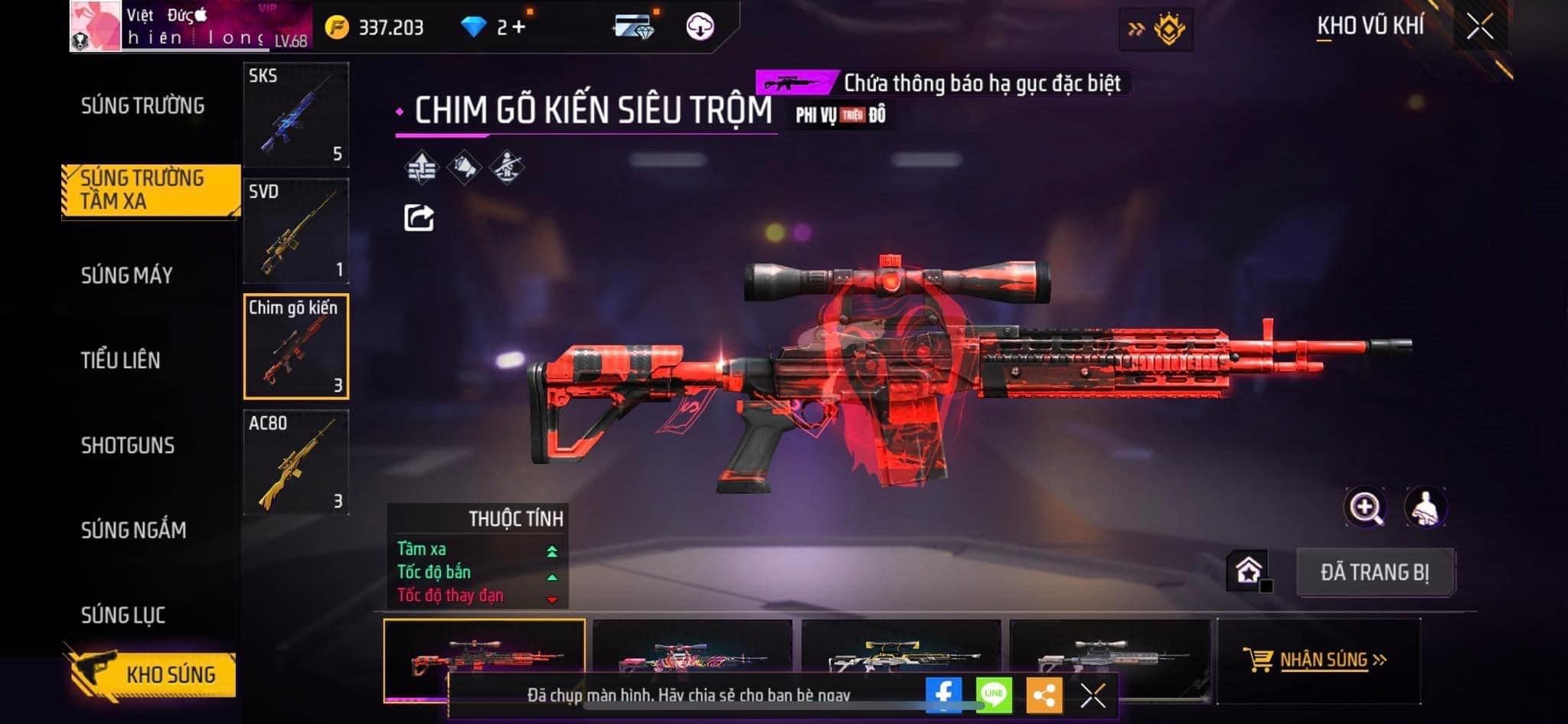Select the Tiểu Liên category
1568x724 pixels.
[121, 360]
